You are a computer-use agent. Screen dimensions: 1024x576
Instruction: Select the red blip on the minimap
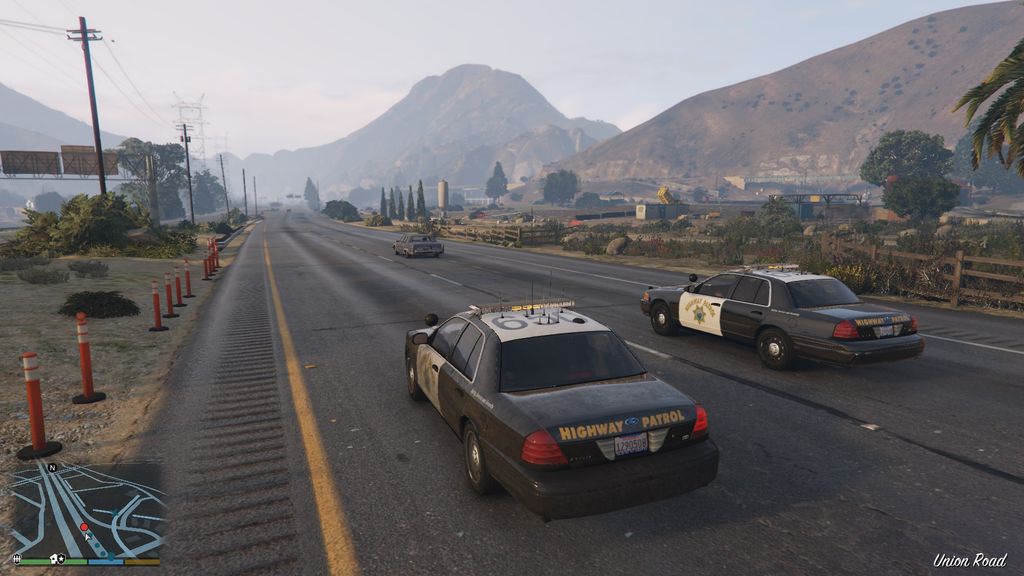tap(83, 526)
